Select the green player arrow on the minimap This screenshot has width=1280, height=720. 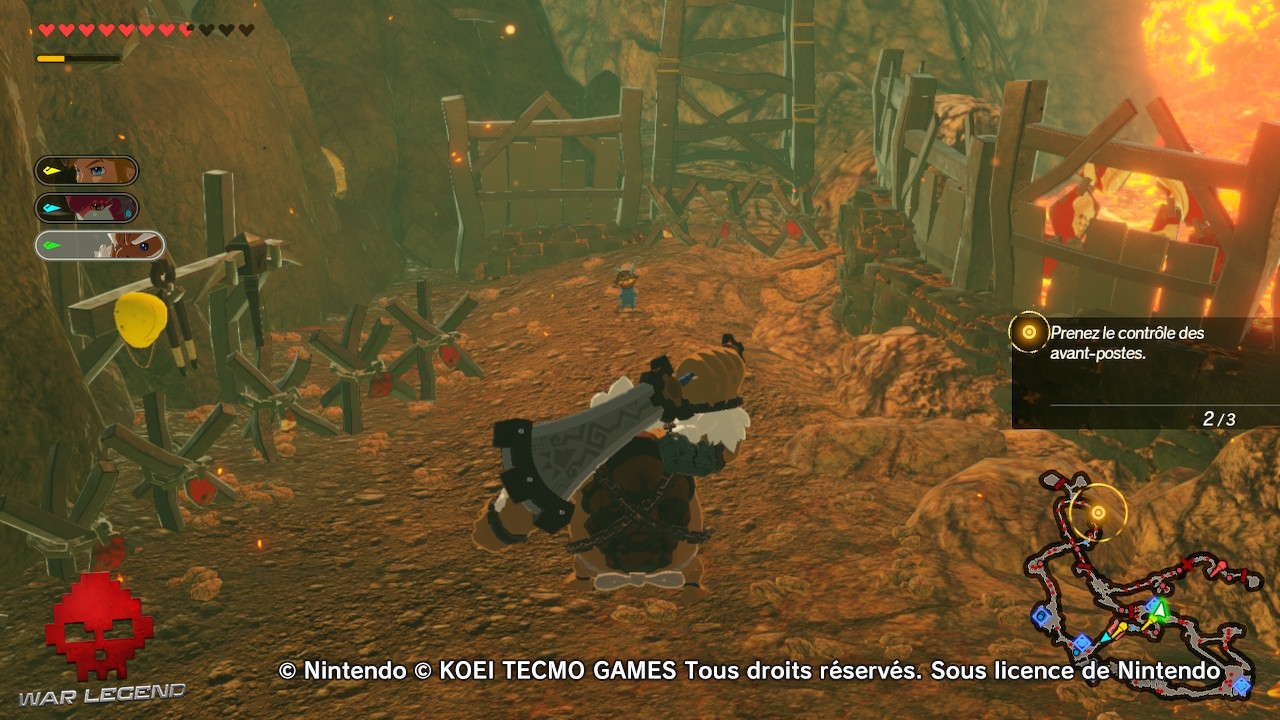tap(1158, 610)
